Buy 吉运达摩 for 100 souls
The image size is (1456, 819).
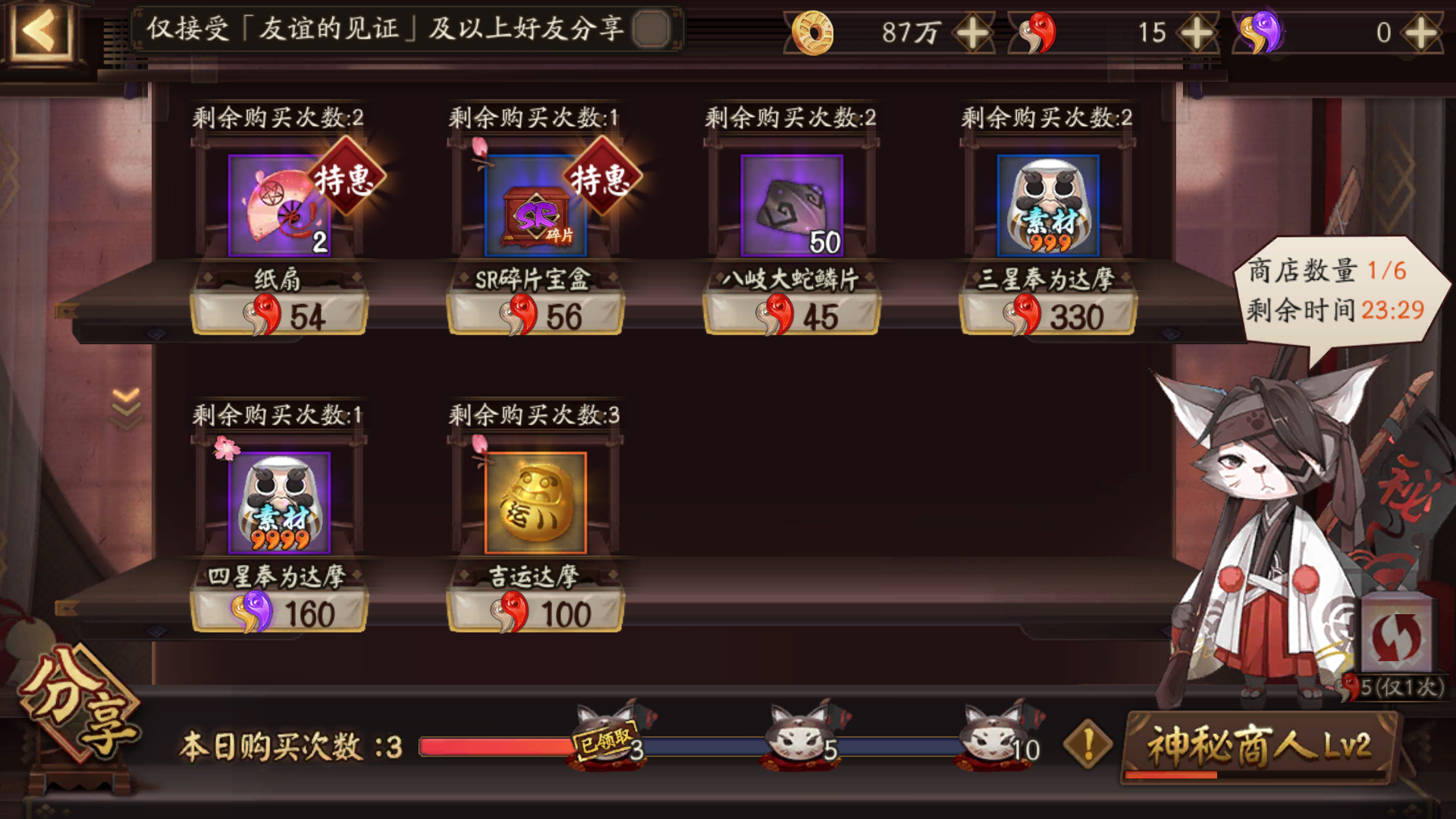point(535,610)
